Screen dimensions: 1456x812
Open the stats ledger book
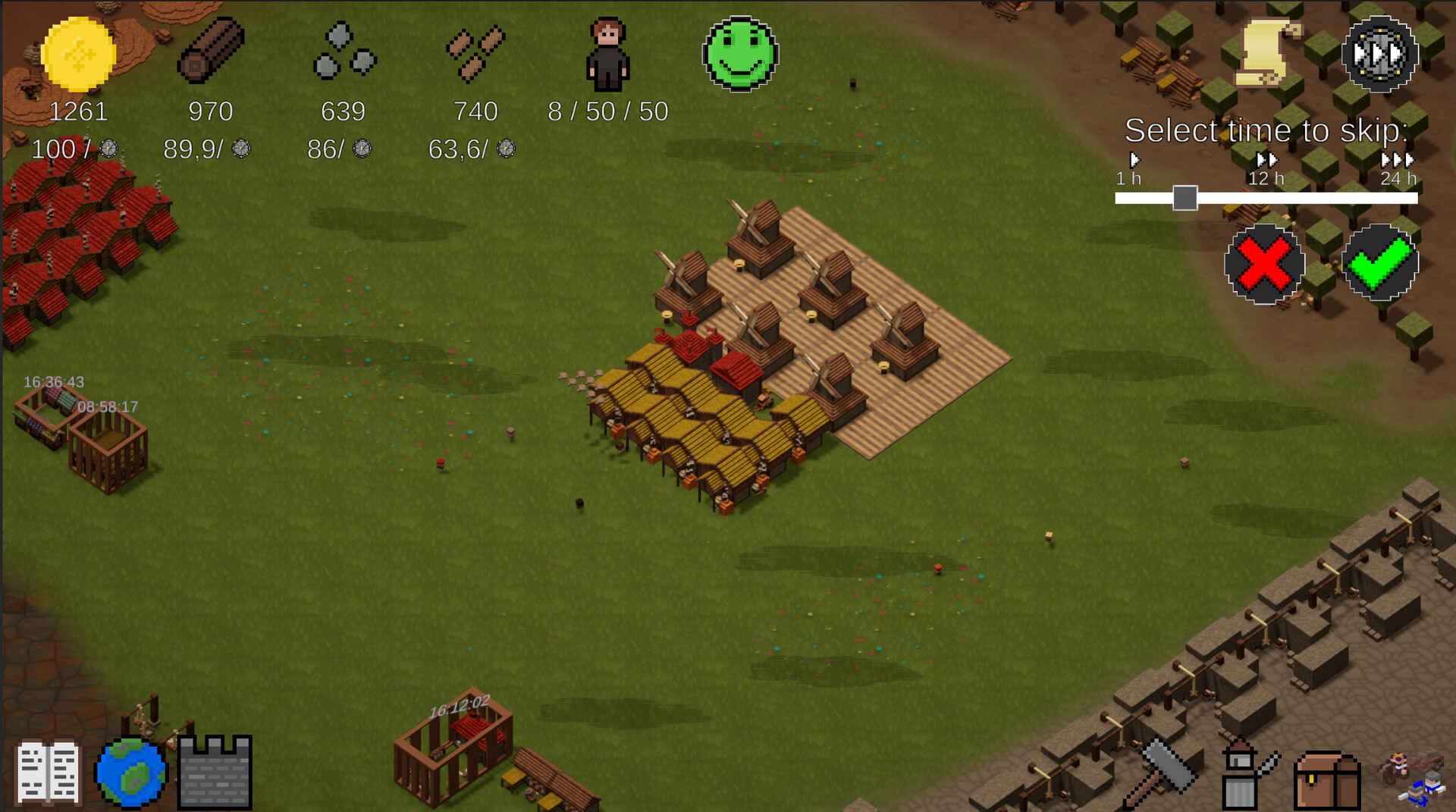click(48, 771)
